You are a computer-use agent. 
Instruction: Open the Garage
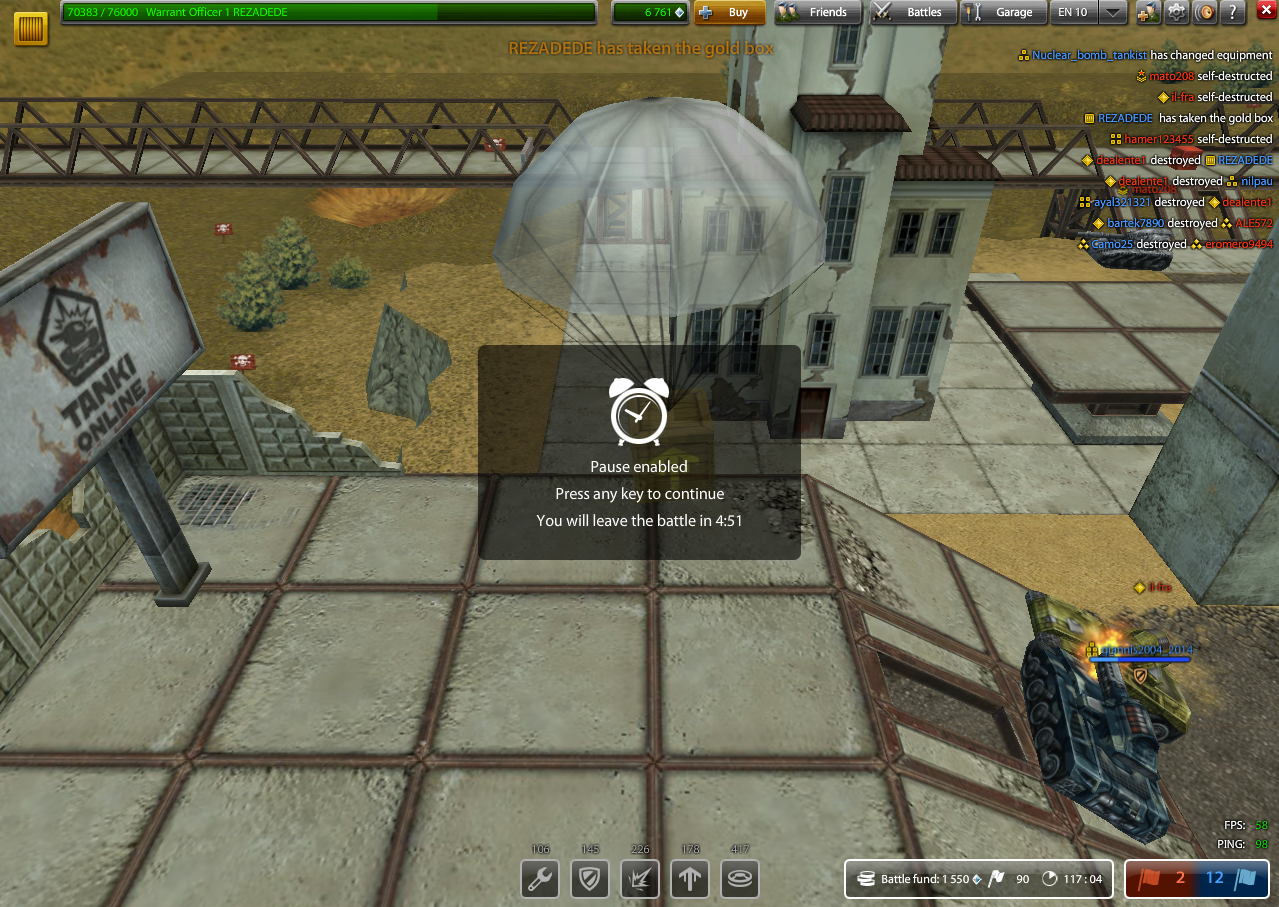point(1002,13)
